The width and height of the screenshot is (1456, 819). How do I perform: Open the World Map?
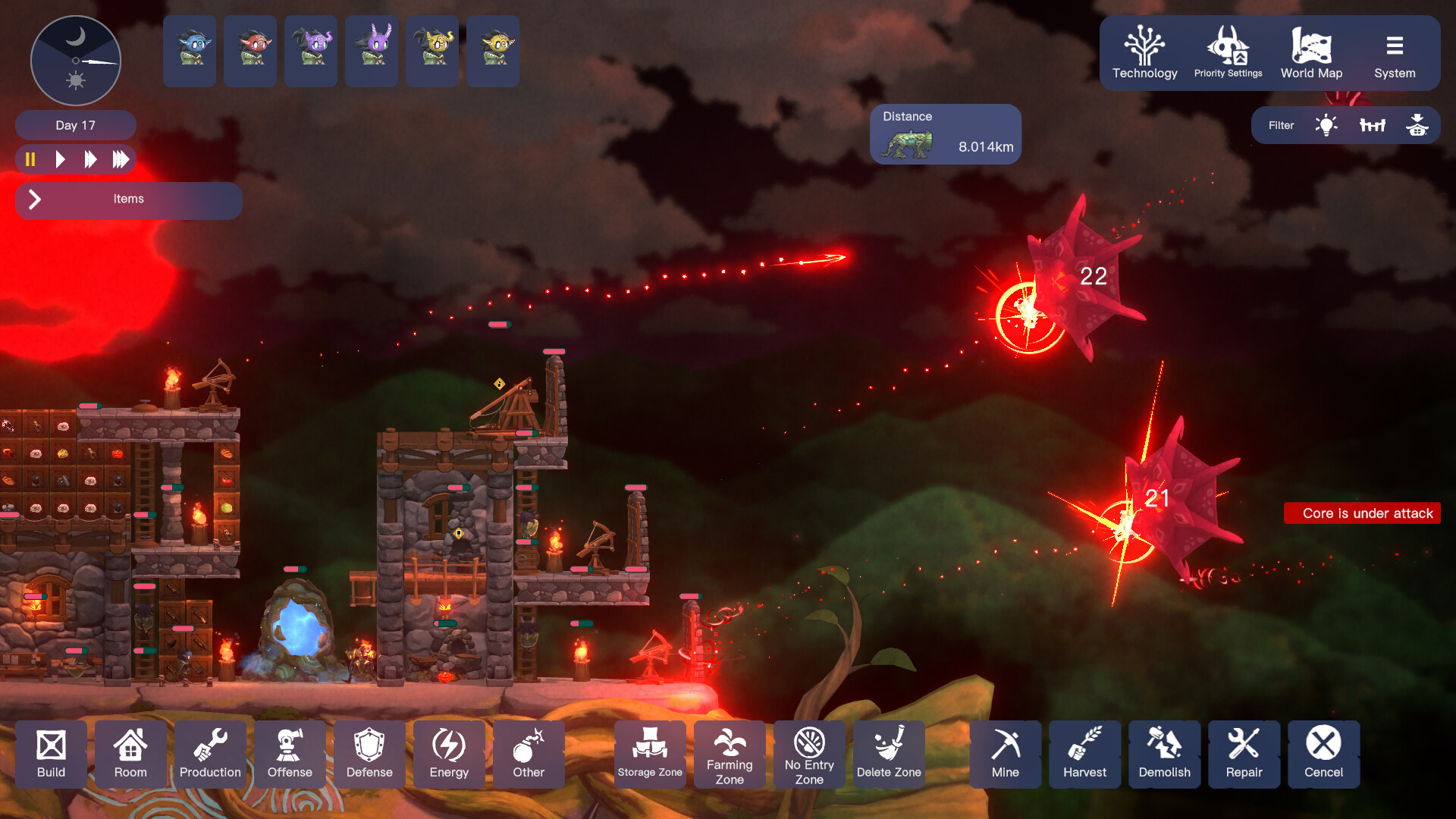tap(1311, 53)
